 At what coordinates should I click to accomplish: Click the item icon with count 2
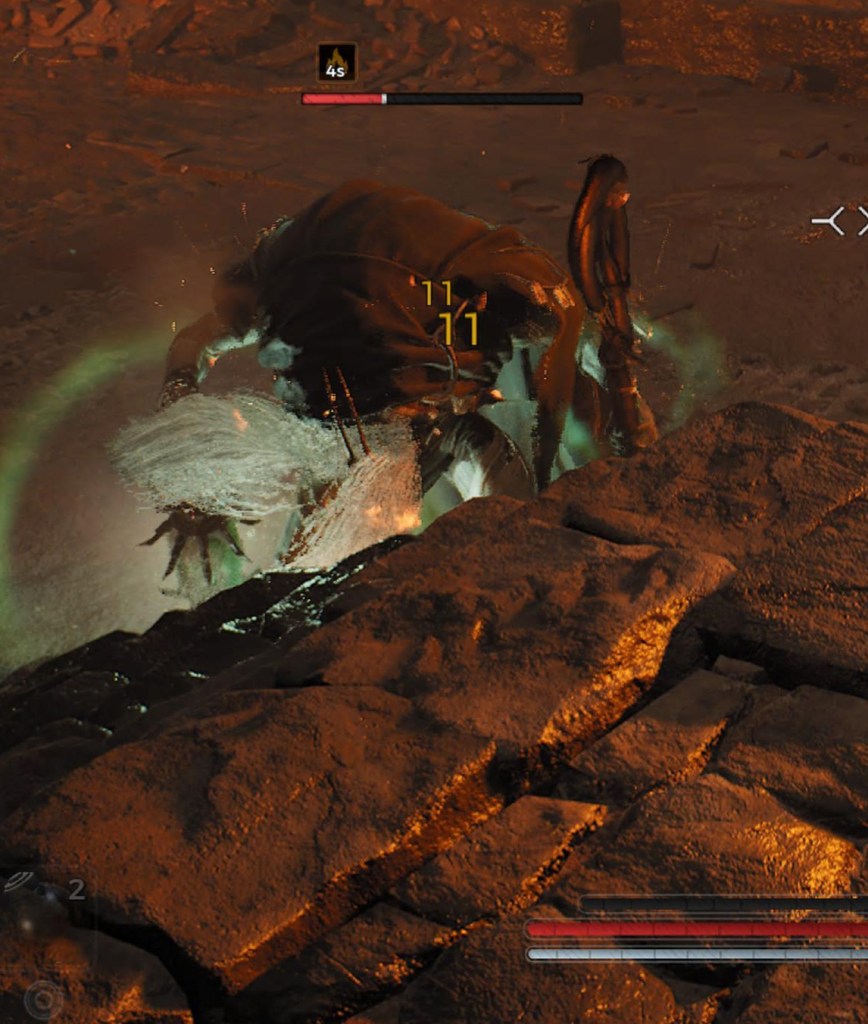(20, 882)
